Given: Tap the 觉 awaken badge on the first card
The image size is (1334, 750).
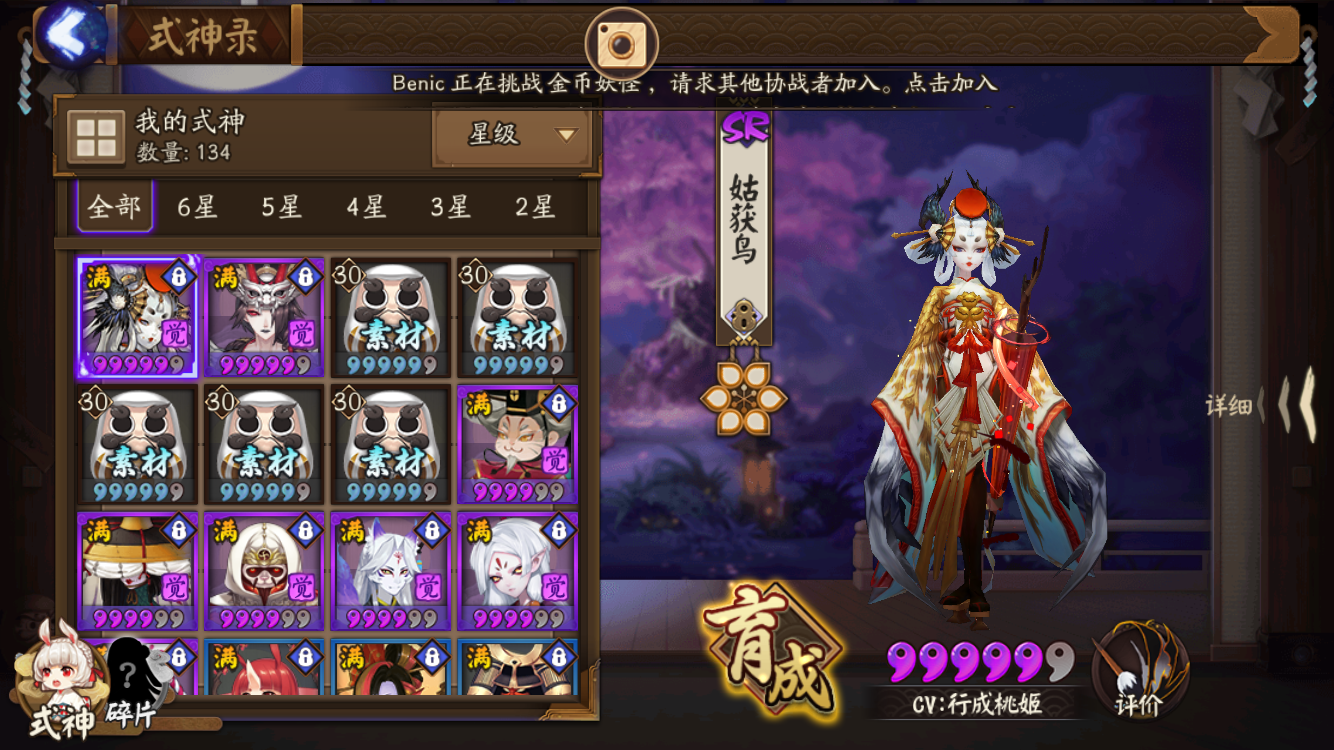Looking at the screenshot, I should (x=173, y=333).
